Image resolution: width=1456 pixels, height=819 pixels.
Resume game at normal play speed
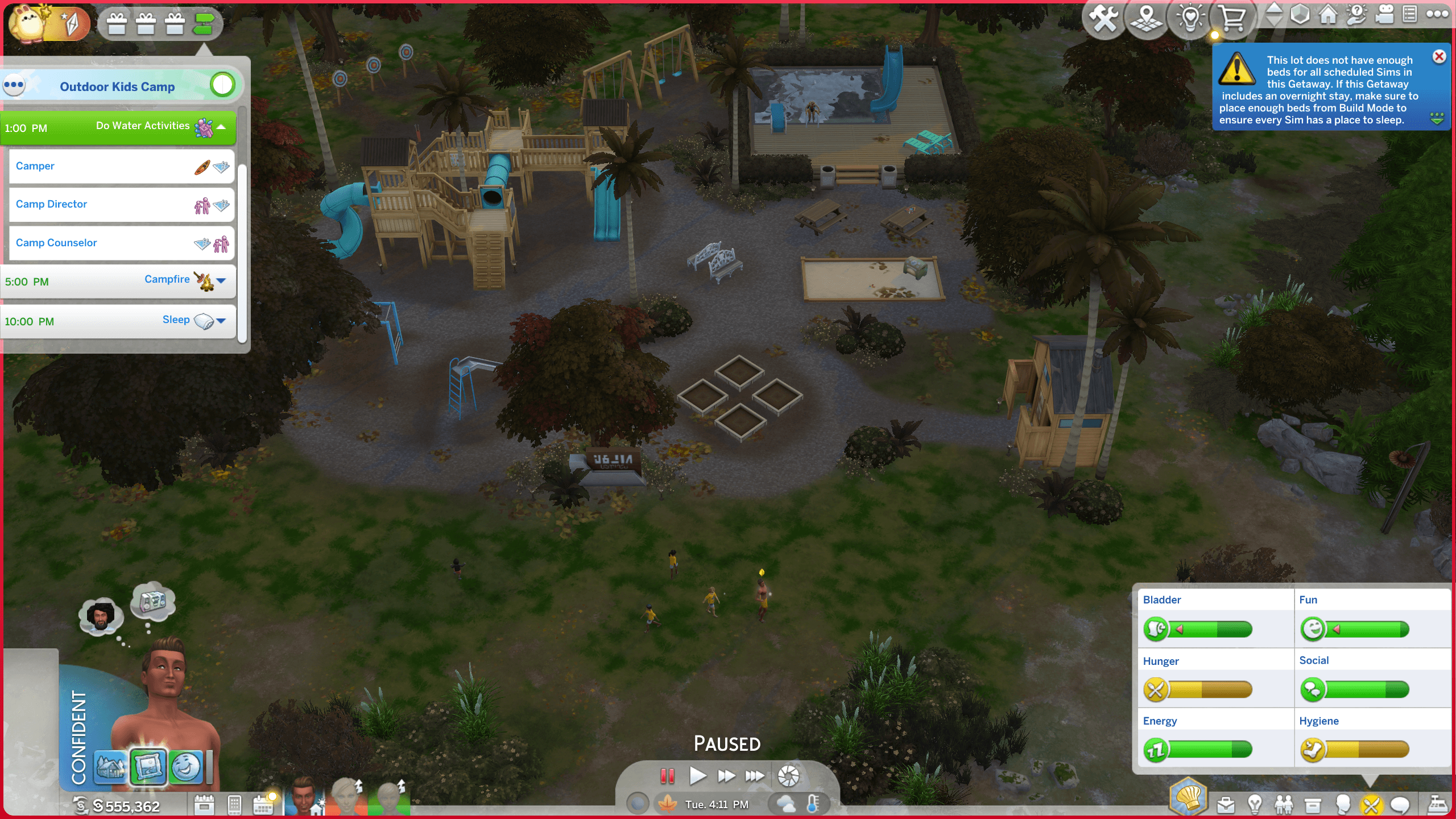click(697, 776)
